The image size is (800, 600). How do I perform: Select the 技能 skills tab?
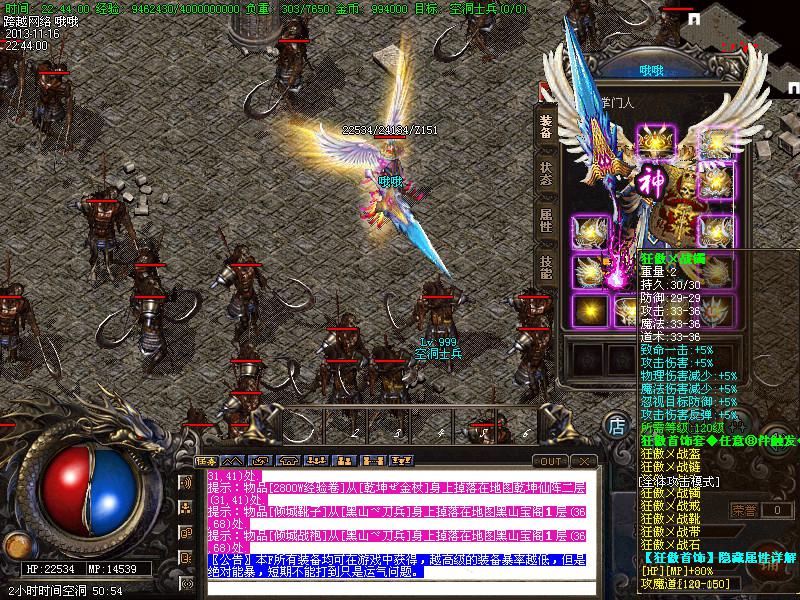[546, 266]
